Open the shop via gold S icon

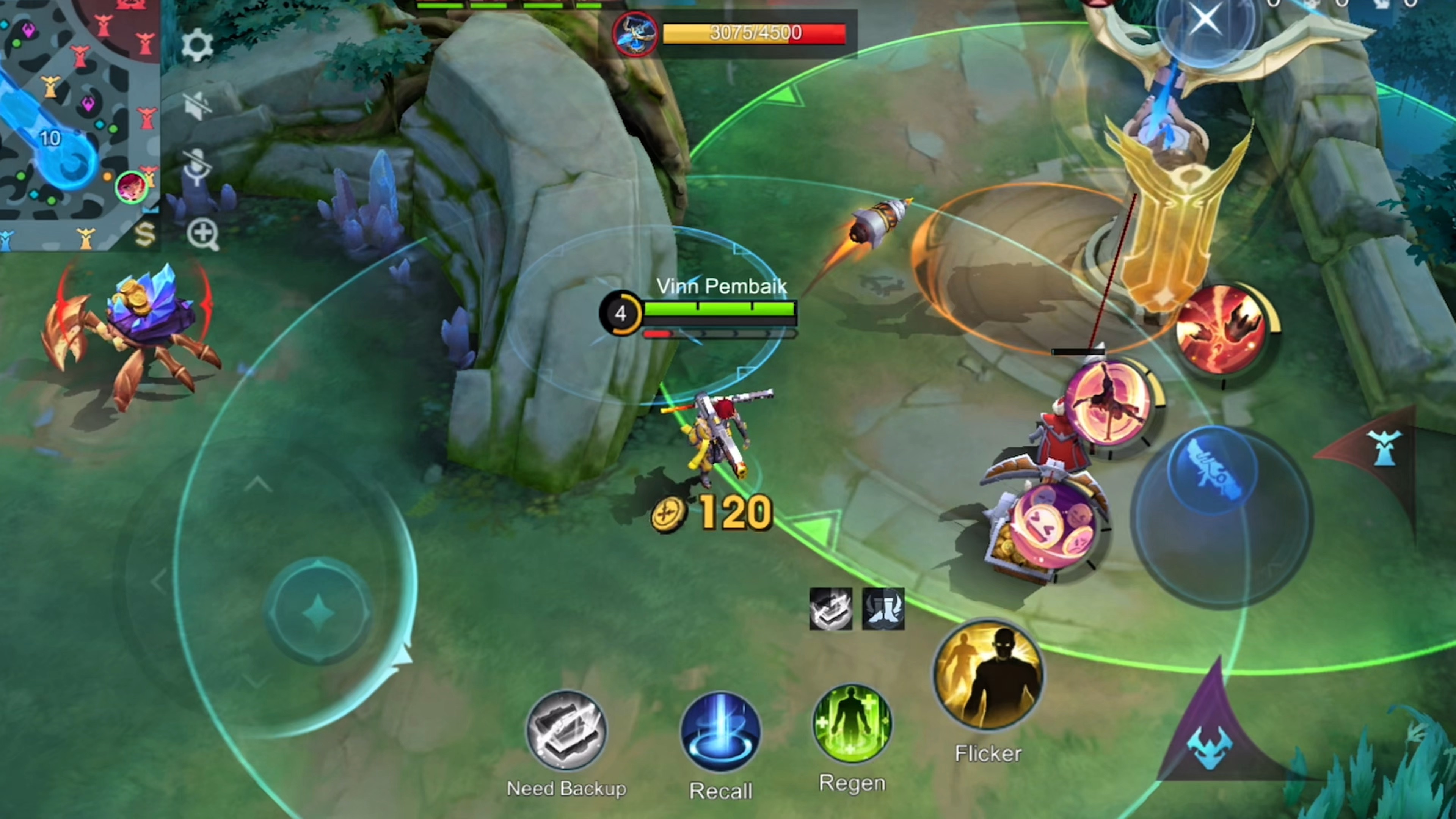click(x=145, y=234)
